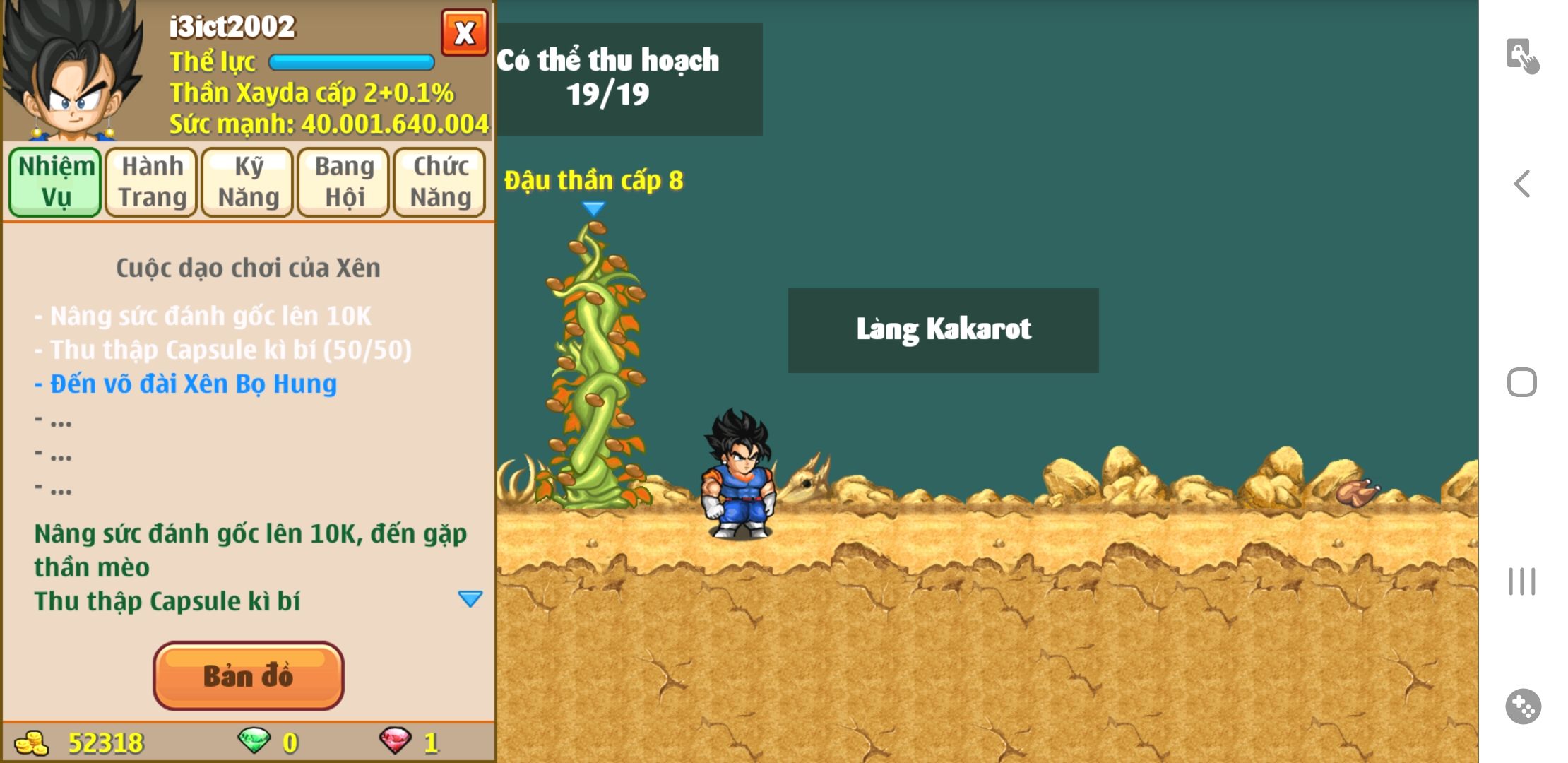The height and width of the screenshot is (763, 1568).
Task: Open the map with the Bản đồ button
Action: [x=249, y=675]
